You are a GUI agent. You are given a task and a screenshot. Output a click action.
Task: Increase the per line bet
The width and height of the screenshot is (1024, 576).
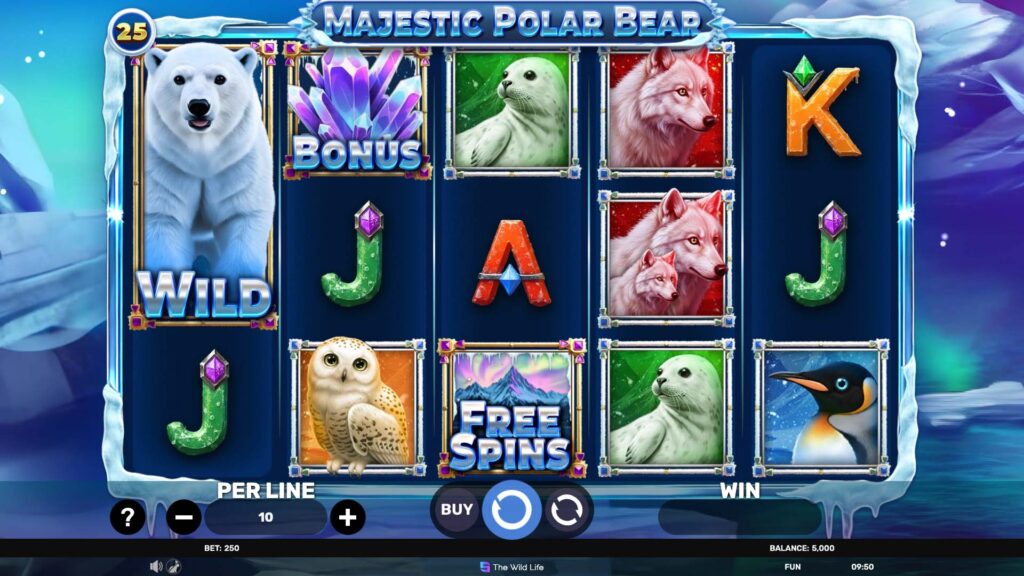coord(347,517)
